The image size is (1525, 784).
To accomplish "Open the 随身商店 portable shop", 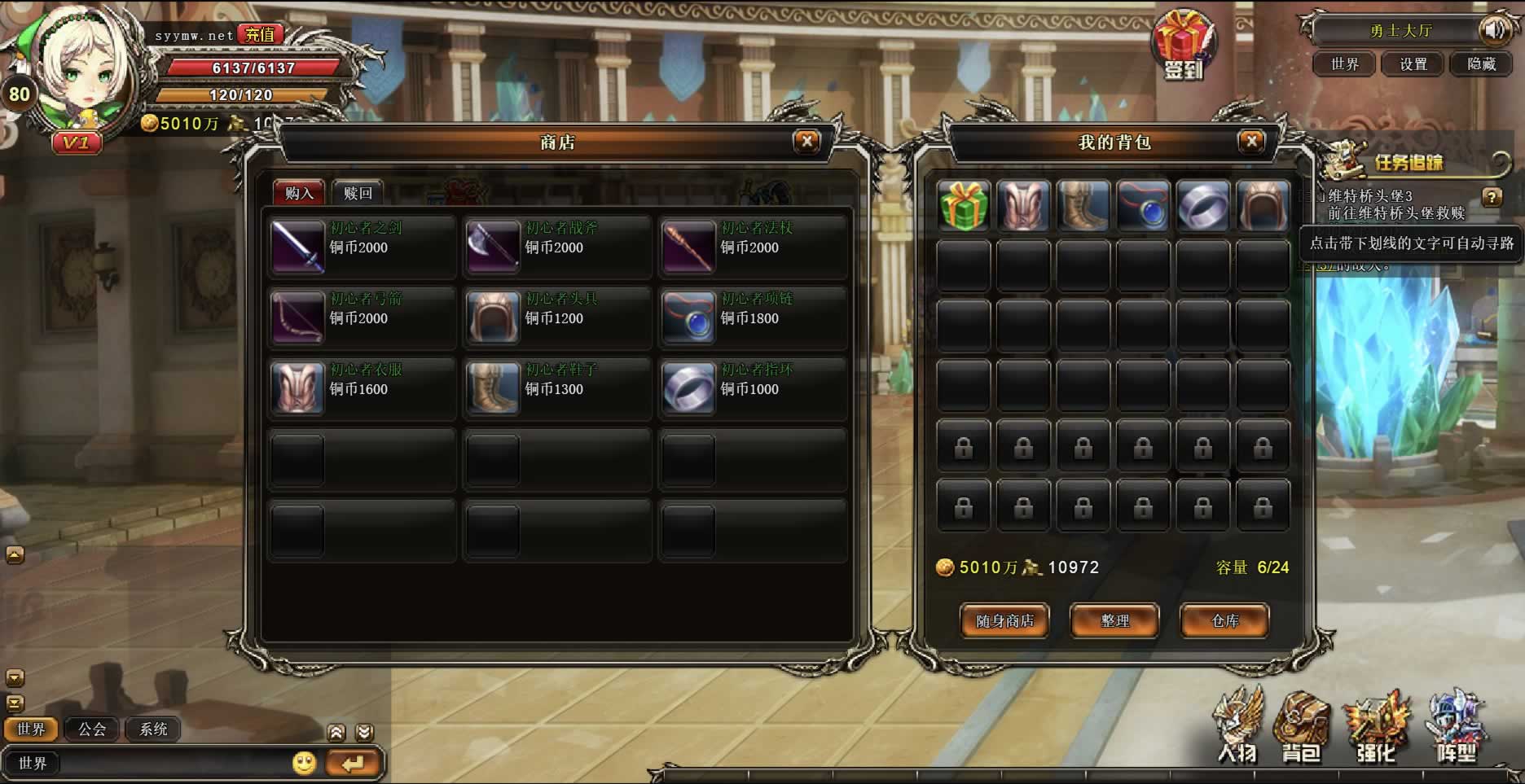I will [x=1004, y=621].
